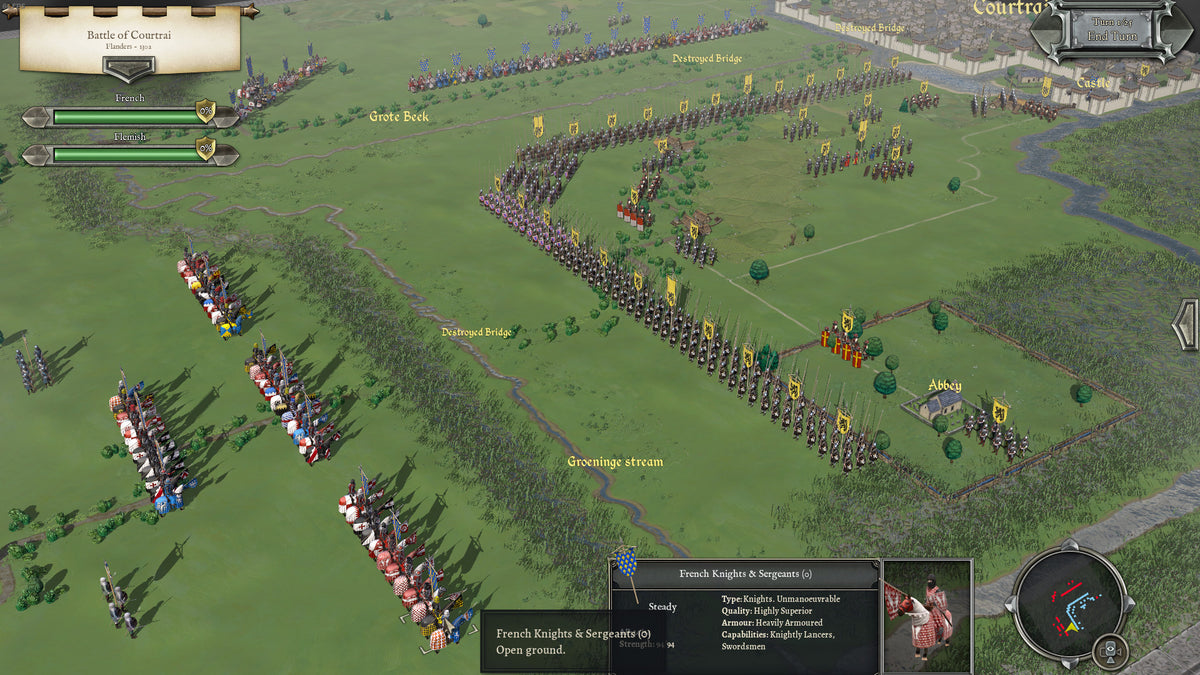Select the French Knights unit portrait
This screenshot has height=675, width=1200.
coord(927,616)
